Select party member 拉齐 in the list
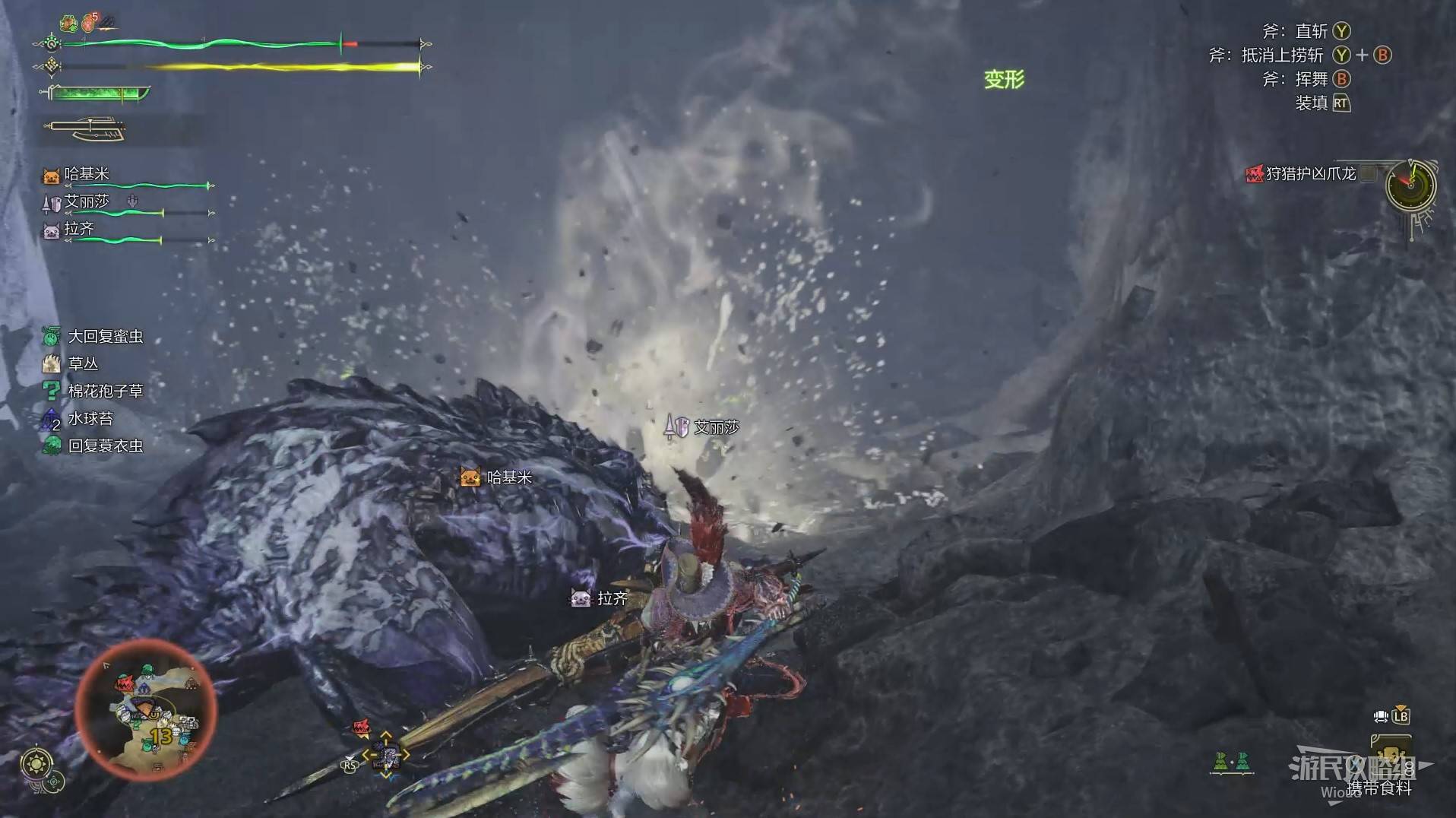Screen dimensions: 1456x818 pyautogui.click(x=78, y=230)
